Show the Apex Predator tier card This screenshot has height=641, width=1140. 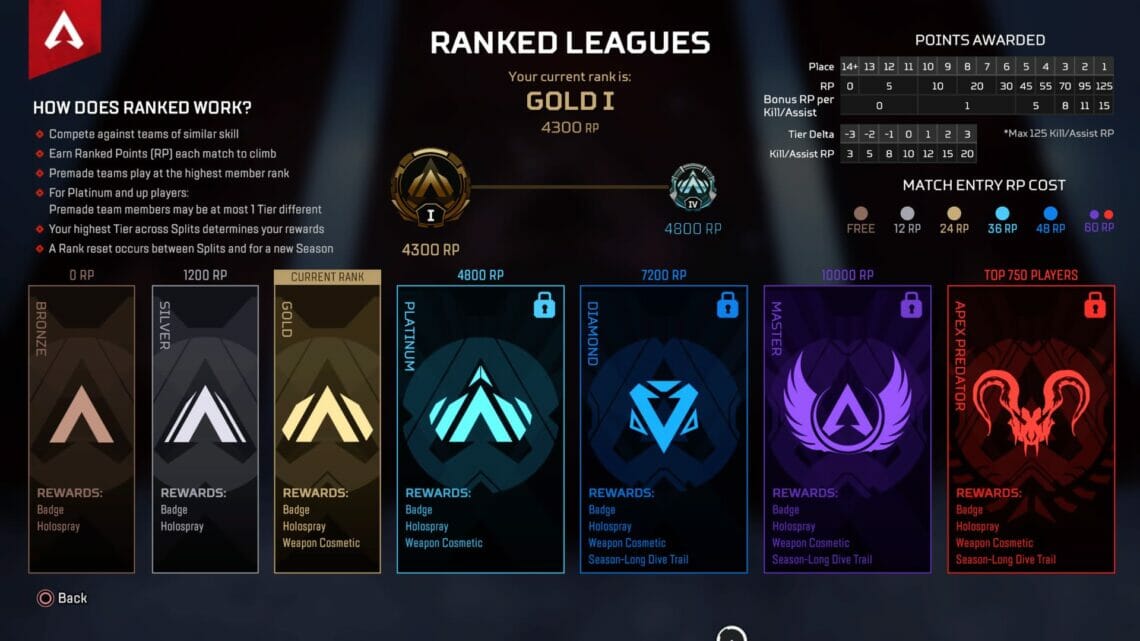[1031, 429]
